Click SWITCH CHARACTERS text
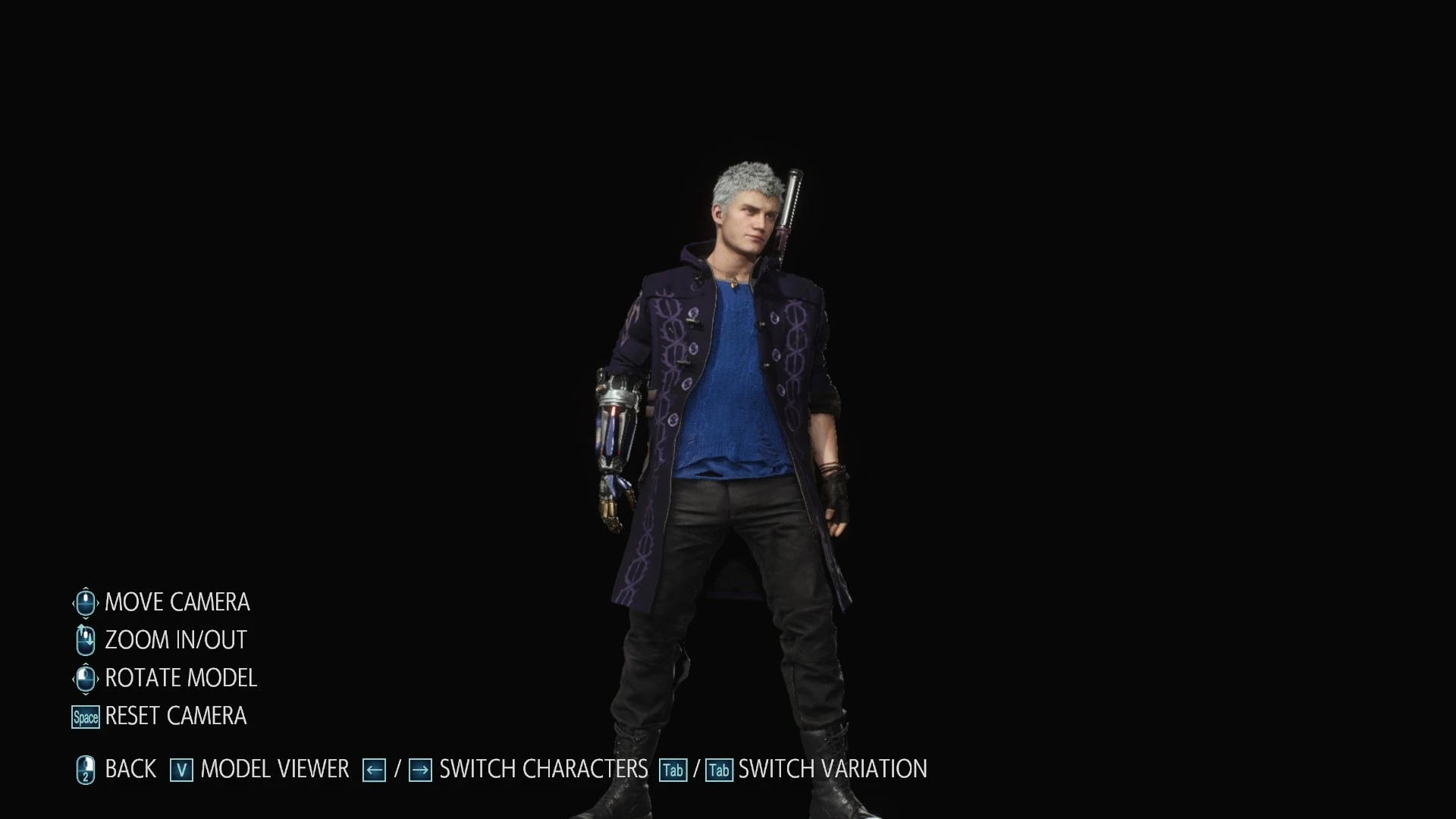Viewport: 1456px width, 819px height. click(x=540, y=768)
